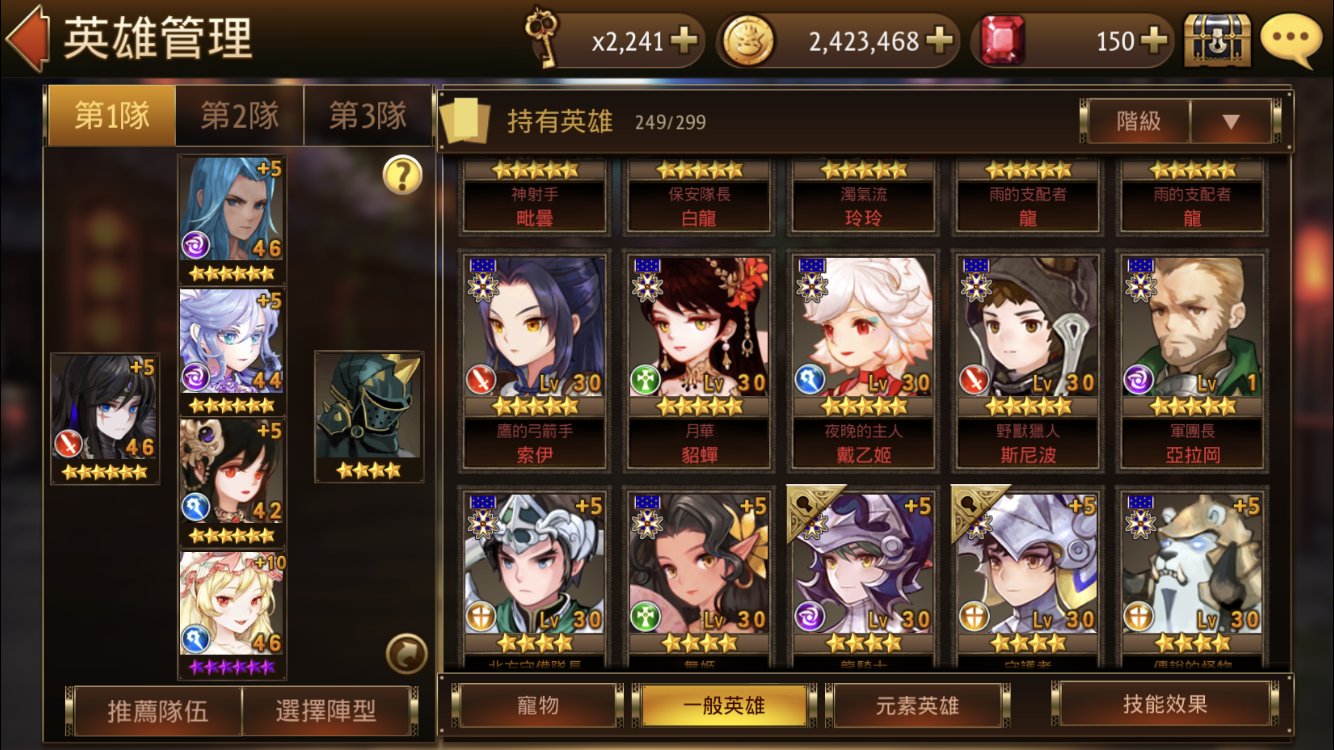Select the green armored knight team slot

click(369, 415)
